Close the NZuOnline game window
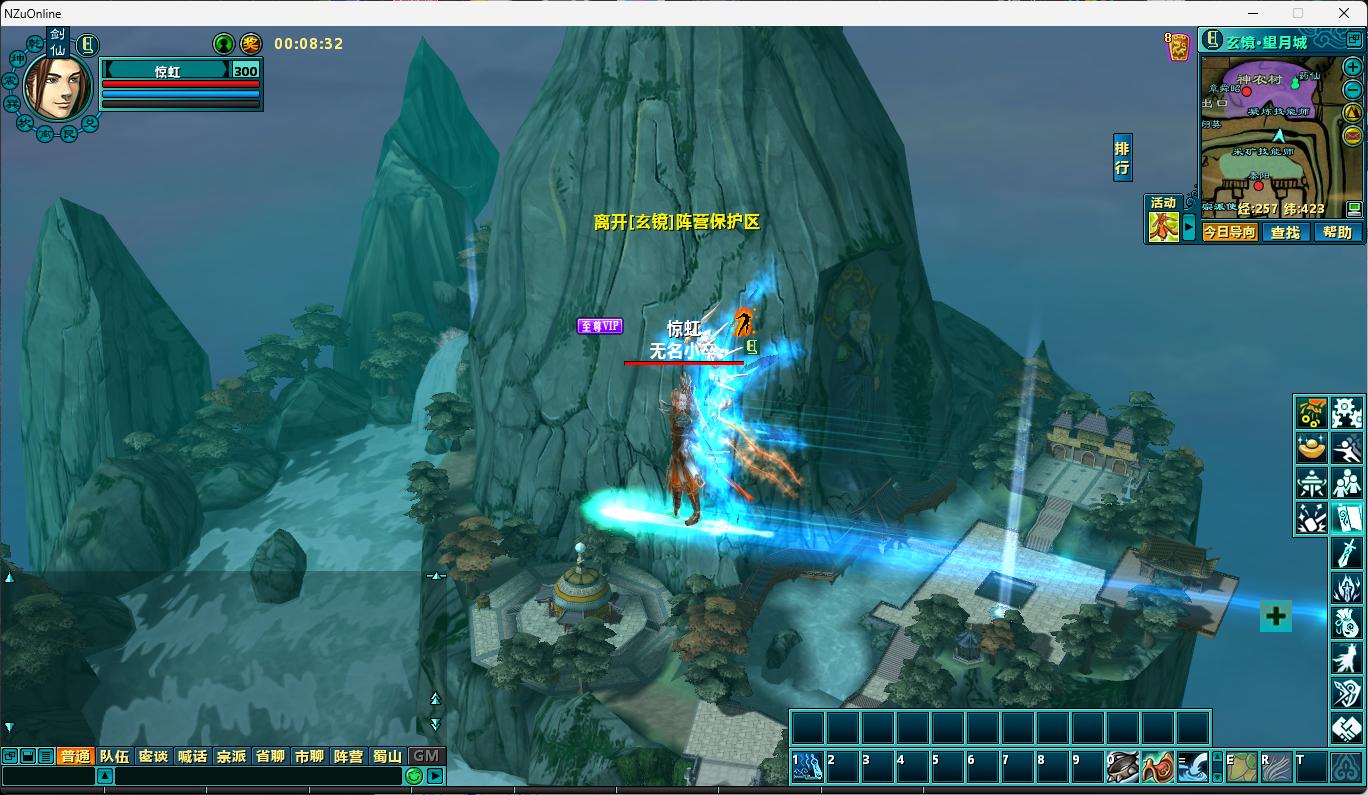Viewport: 1368px width, 795px height. (1344, 13)
